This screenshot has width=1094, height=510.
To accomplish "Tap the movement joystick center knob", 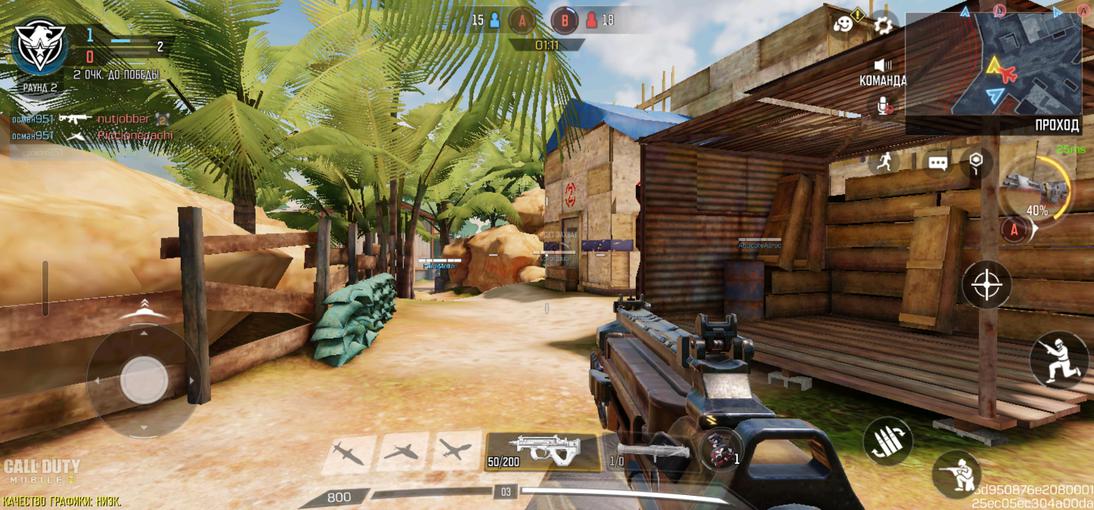I will 144,380.
